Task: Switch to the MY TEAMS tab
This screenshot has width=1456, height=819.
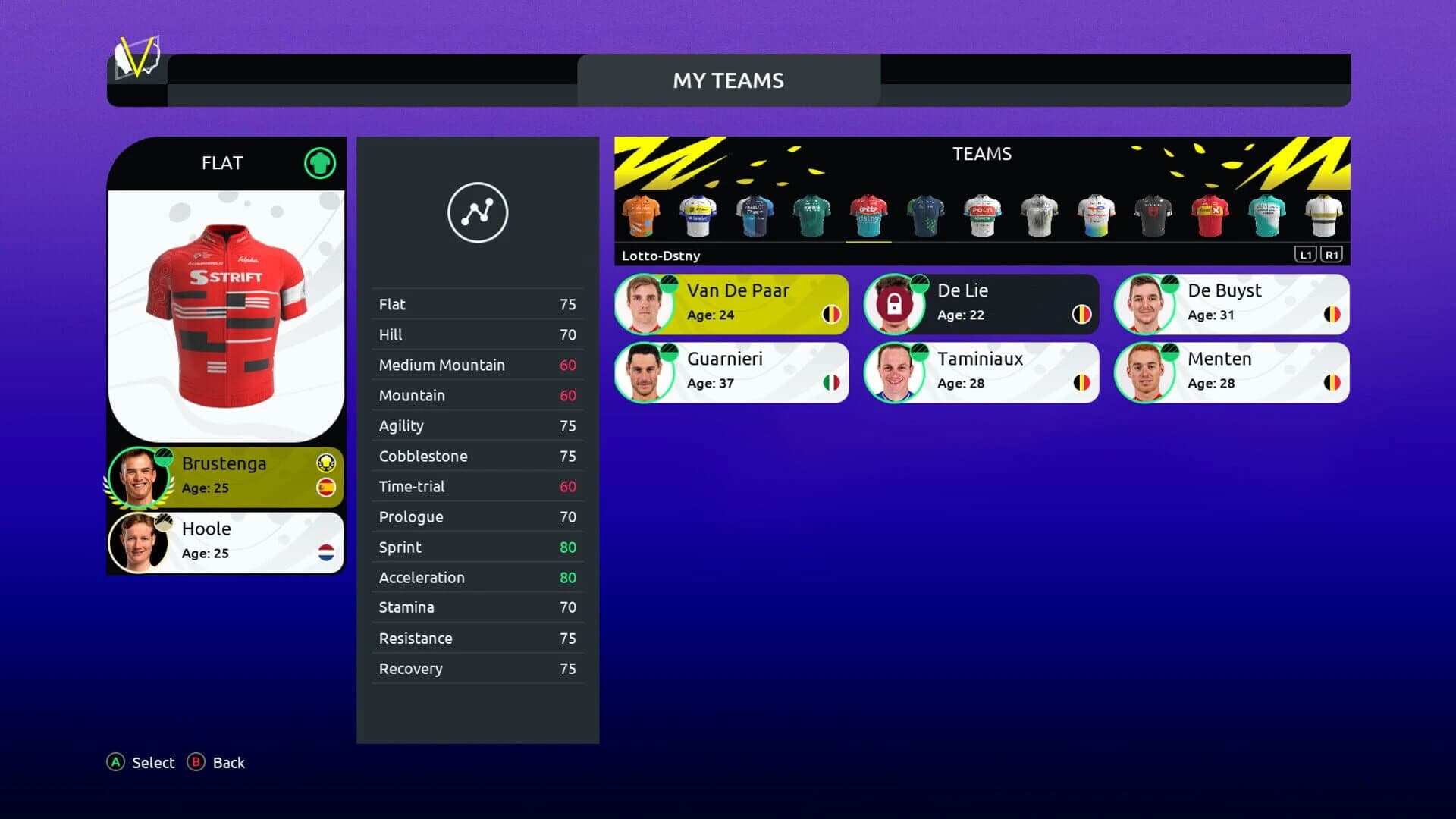Action: point(729,80)
